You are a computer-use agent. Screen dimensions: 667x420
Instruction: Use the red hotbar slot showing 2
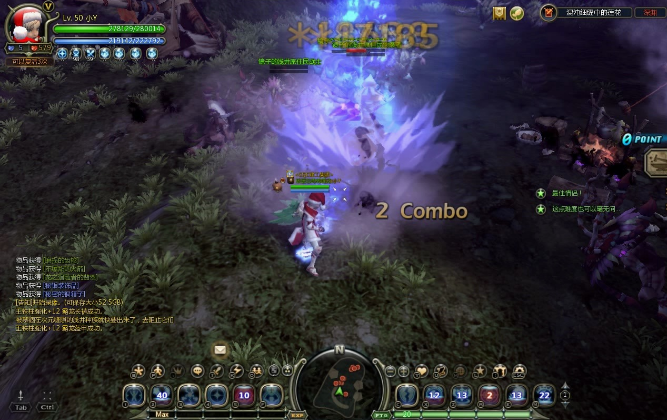coord(490,395)
